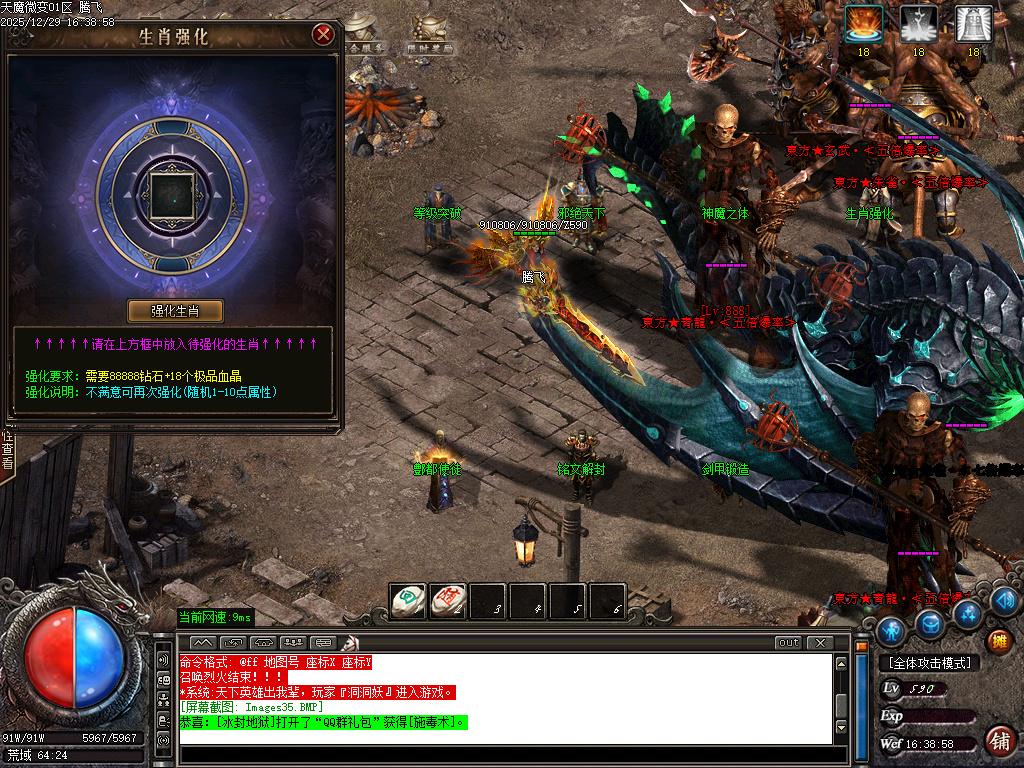Select the red mahjong tile hotbar slot
This screenshot has height=768, width=1024.
point(447,601)
